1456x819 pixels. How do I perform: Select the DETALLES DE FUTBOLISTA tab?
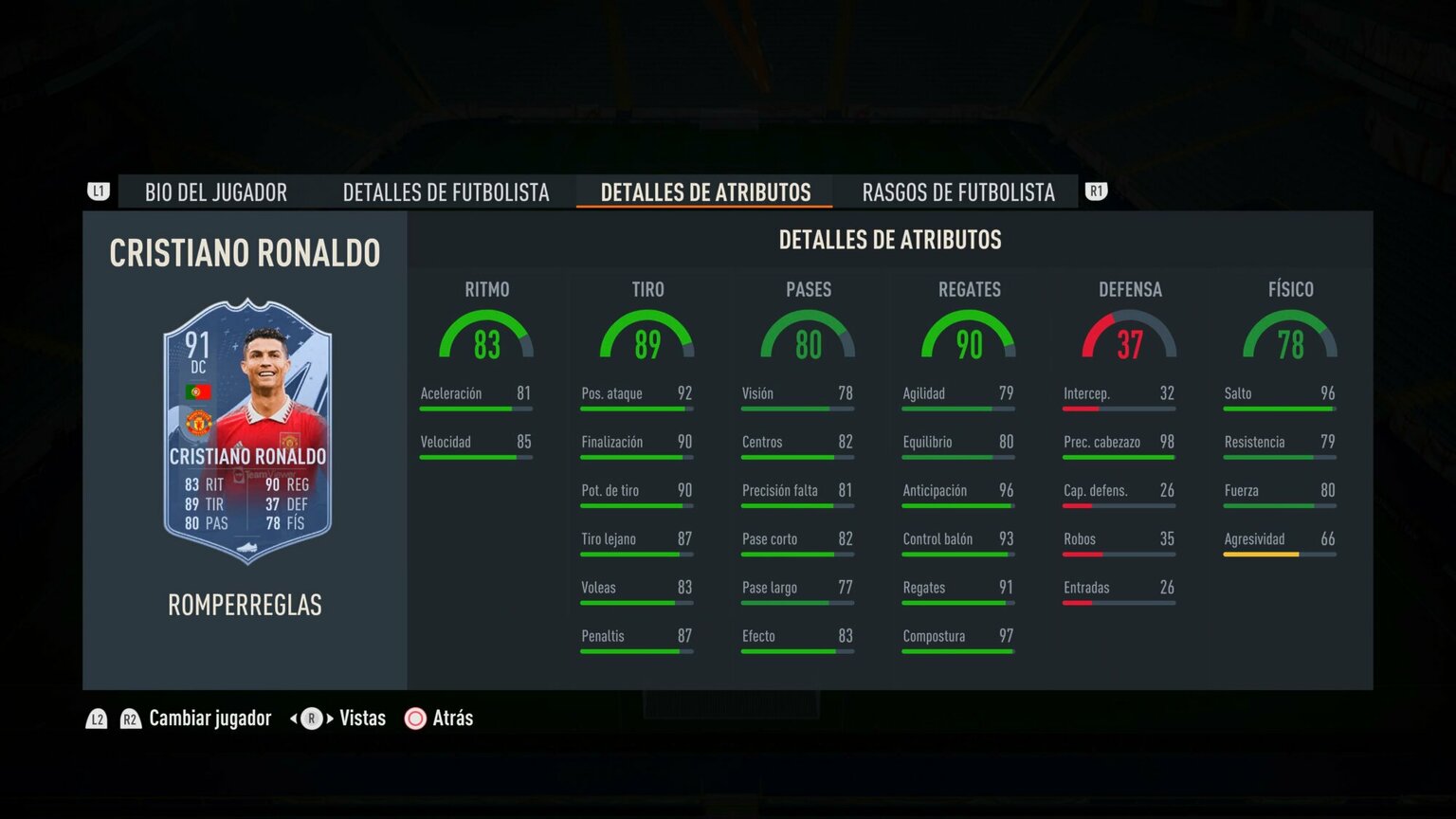point(446,192)
